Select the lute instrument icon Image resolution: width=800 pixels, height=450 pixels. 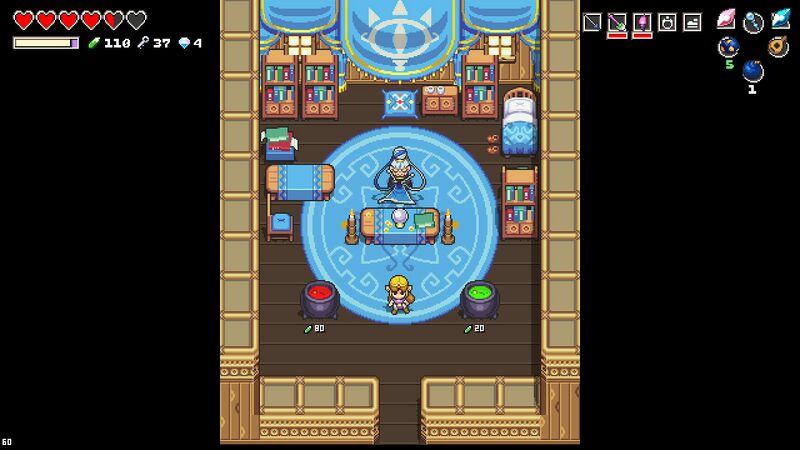778,46
